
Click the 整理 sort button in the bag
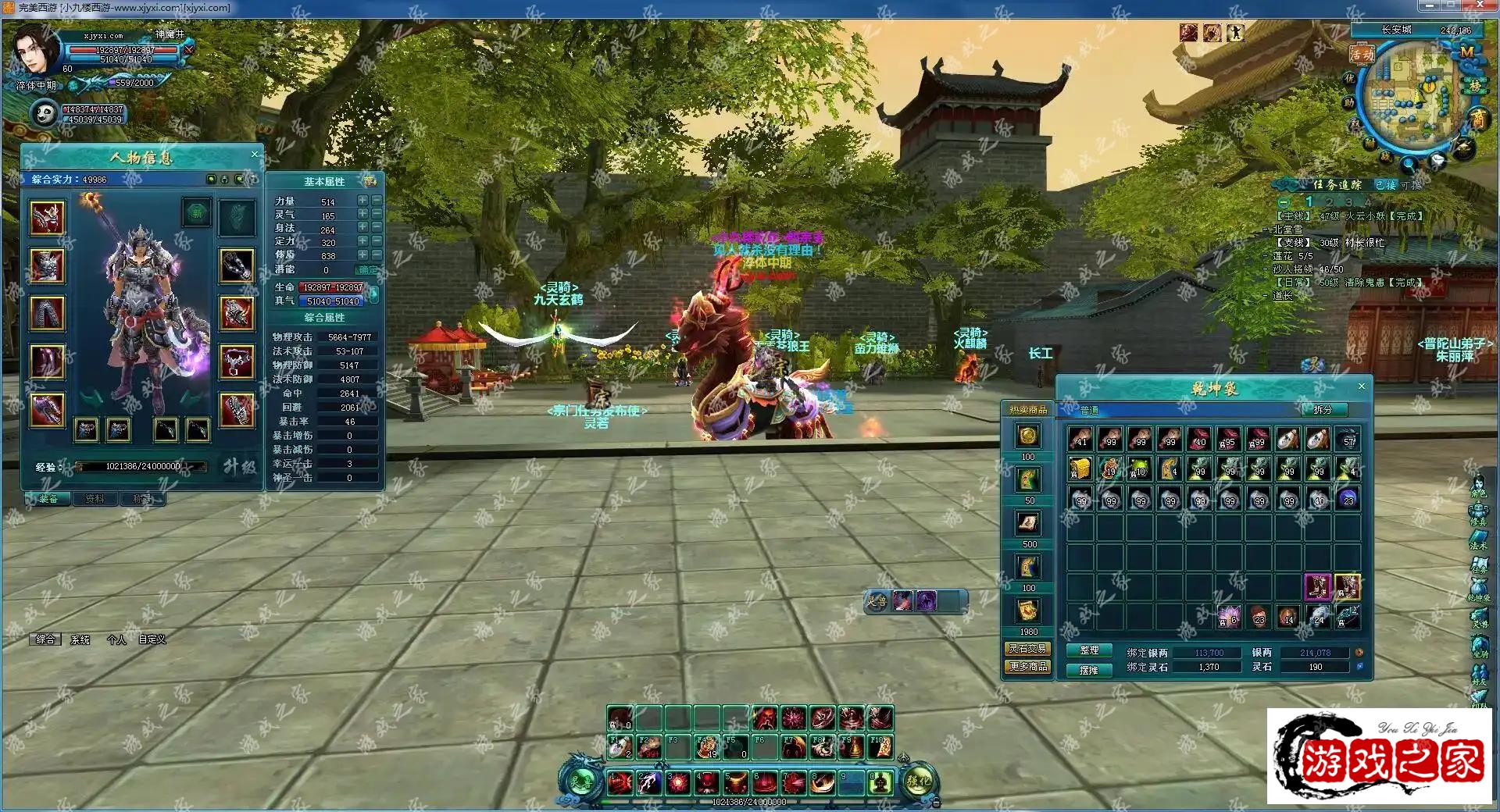pos(1089,650)
